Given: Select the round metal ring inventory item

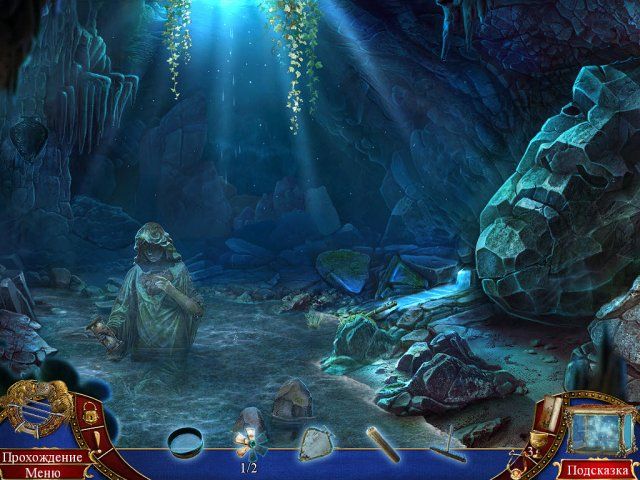Looking at the screenshot, I should [186, 441].
